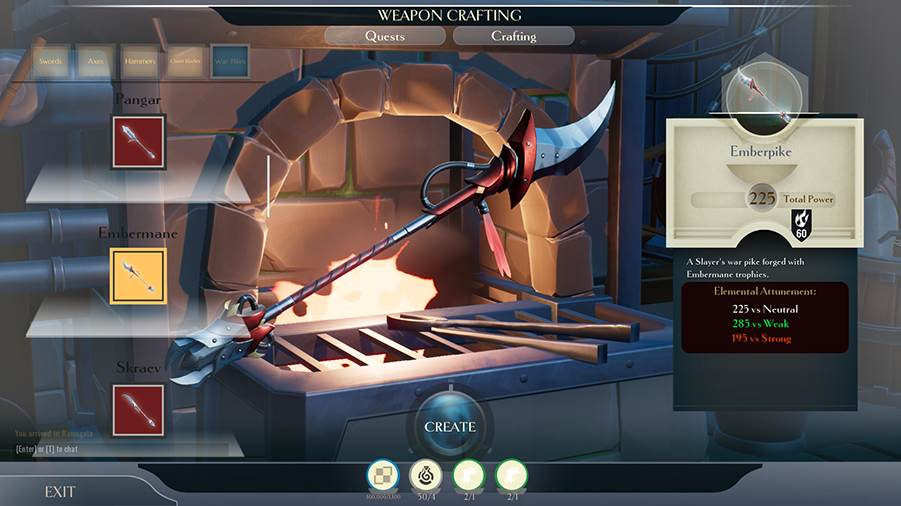Screen dimensions: 901x506
Task: Choose the Embermane war pike recipe
Action: pyautogui.click(x=138, y=275)
